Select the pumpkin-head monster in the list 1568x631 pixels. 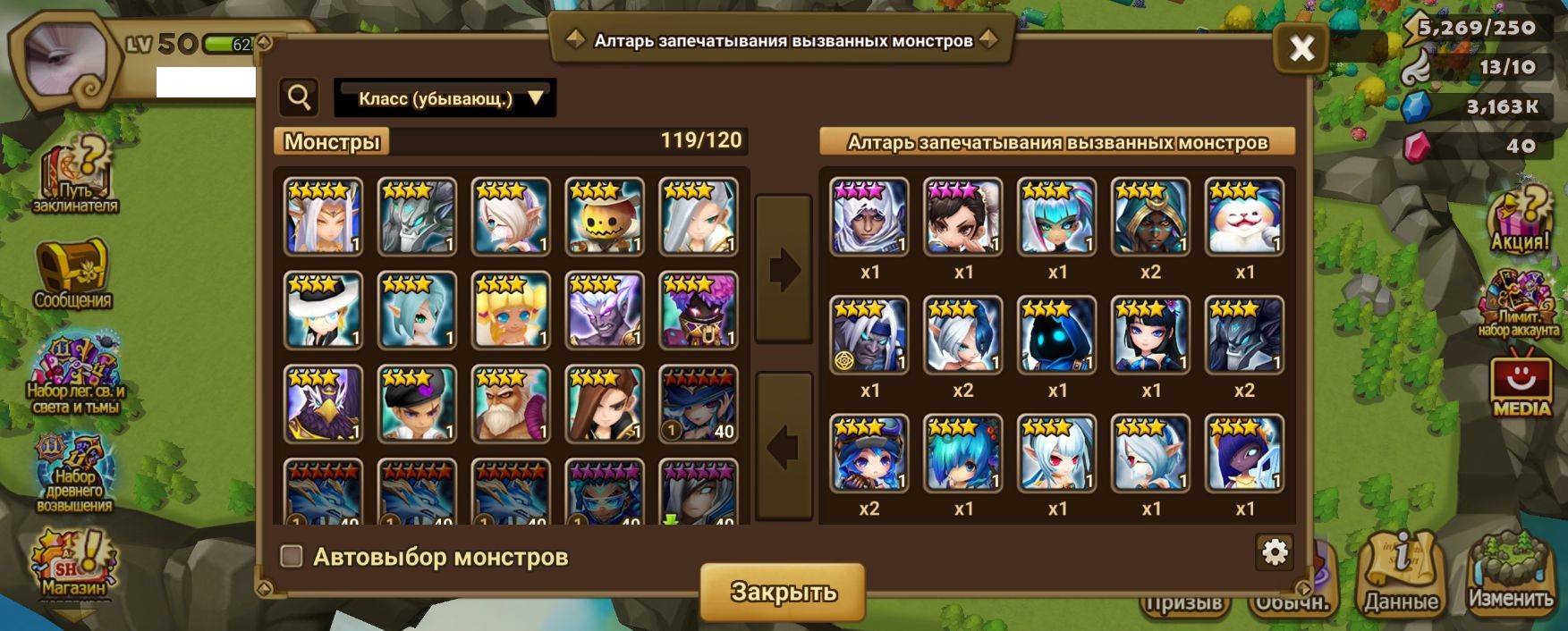[x=605, y=217]
